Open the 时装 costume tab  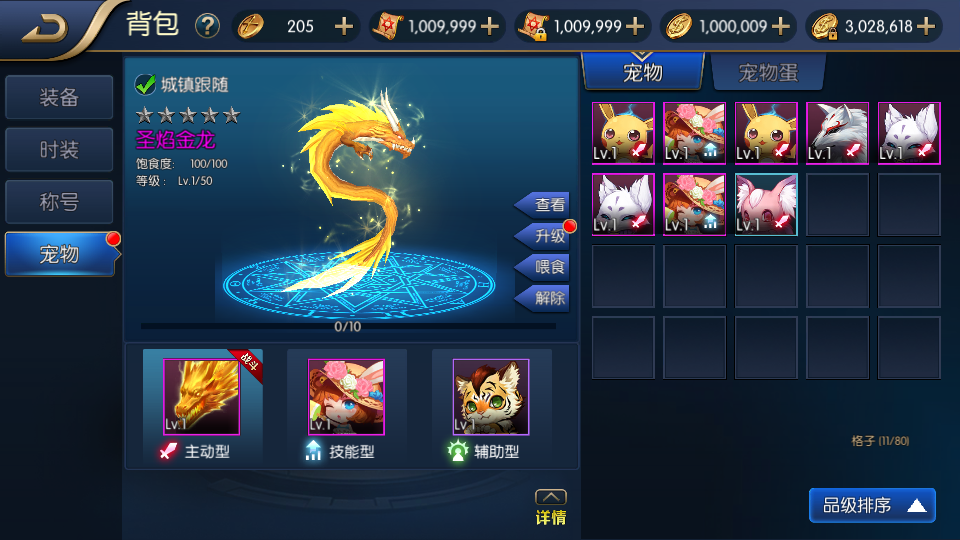tap(59, 150)
